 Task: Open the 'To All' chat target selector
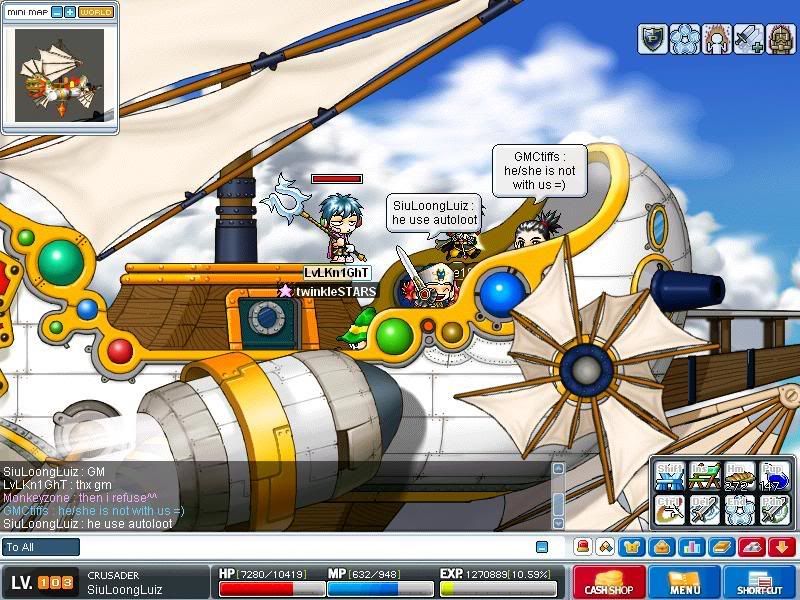click(x=41, y=547)
